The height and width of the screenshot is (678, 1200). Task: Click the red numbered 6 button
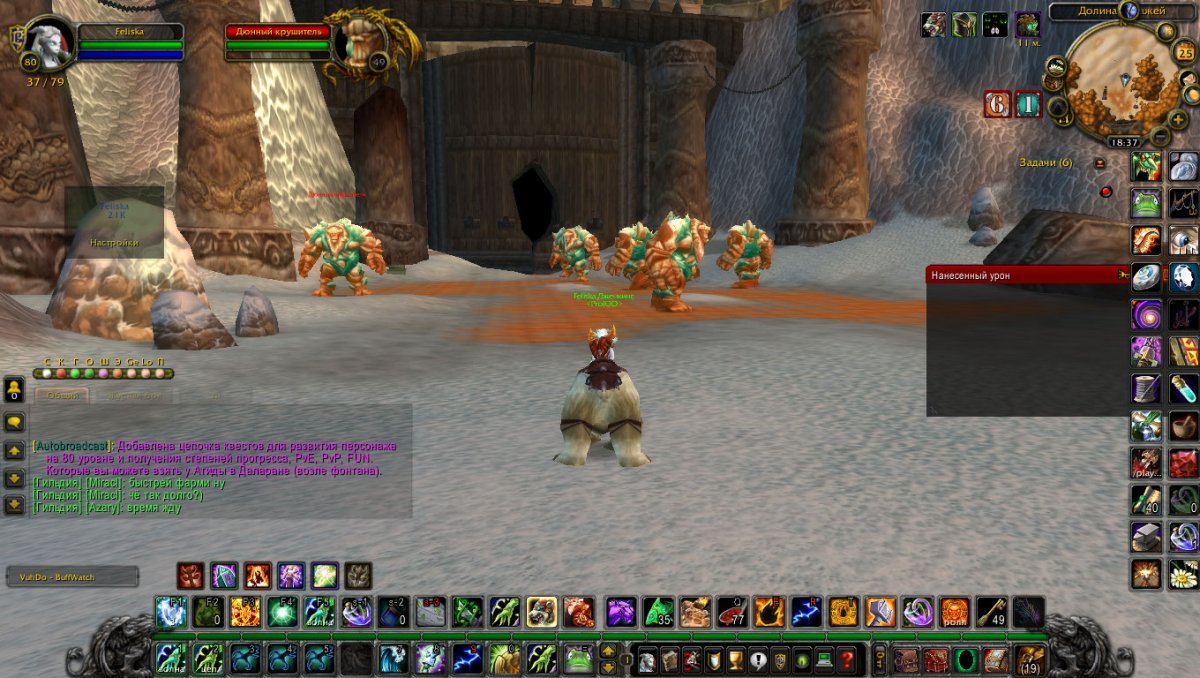point(997,104)
